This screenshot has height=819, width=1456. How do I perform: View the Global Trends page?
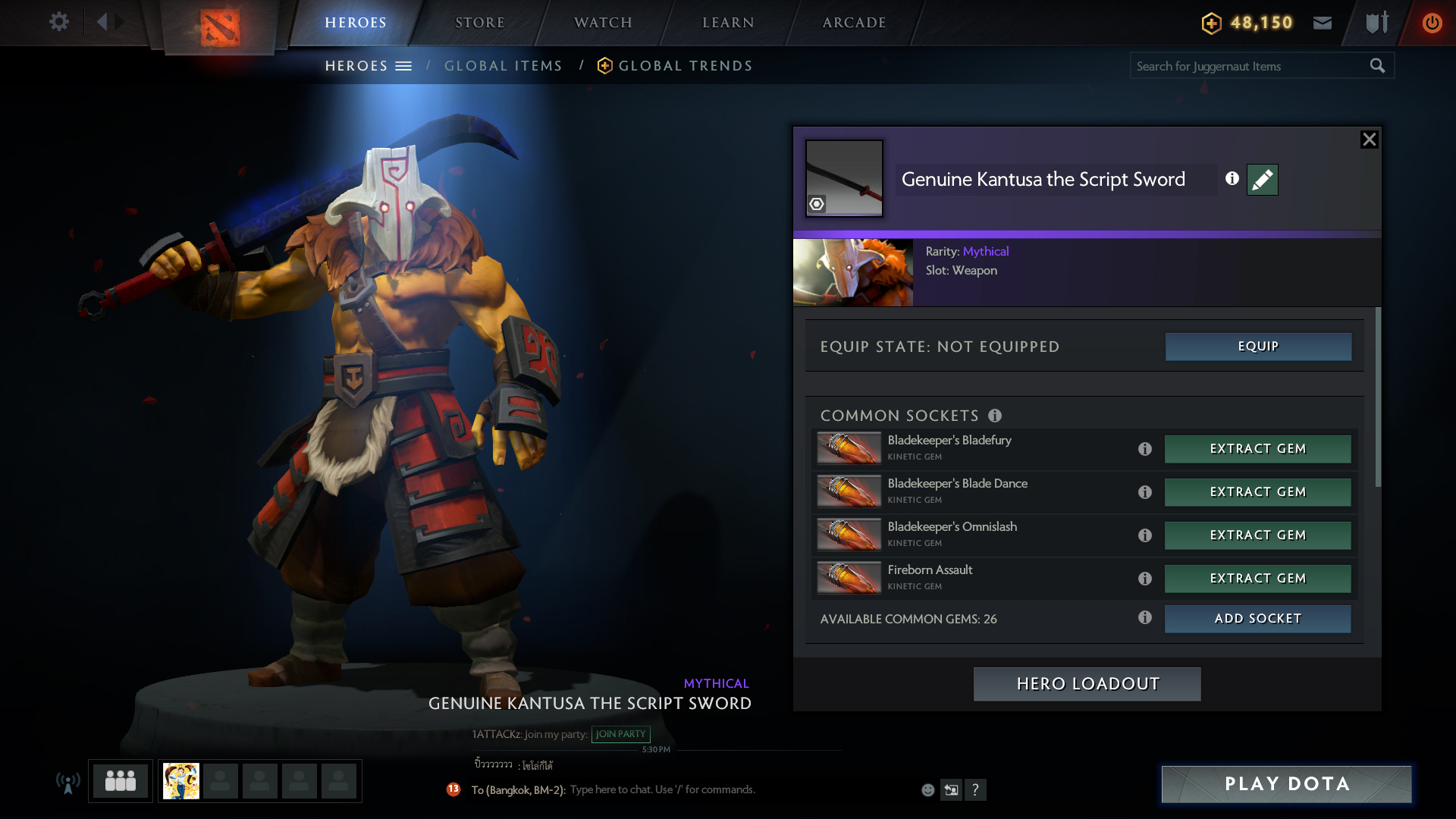(x=685, y=66)
